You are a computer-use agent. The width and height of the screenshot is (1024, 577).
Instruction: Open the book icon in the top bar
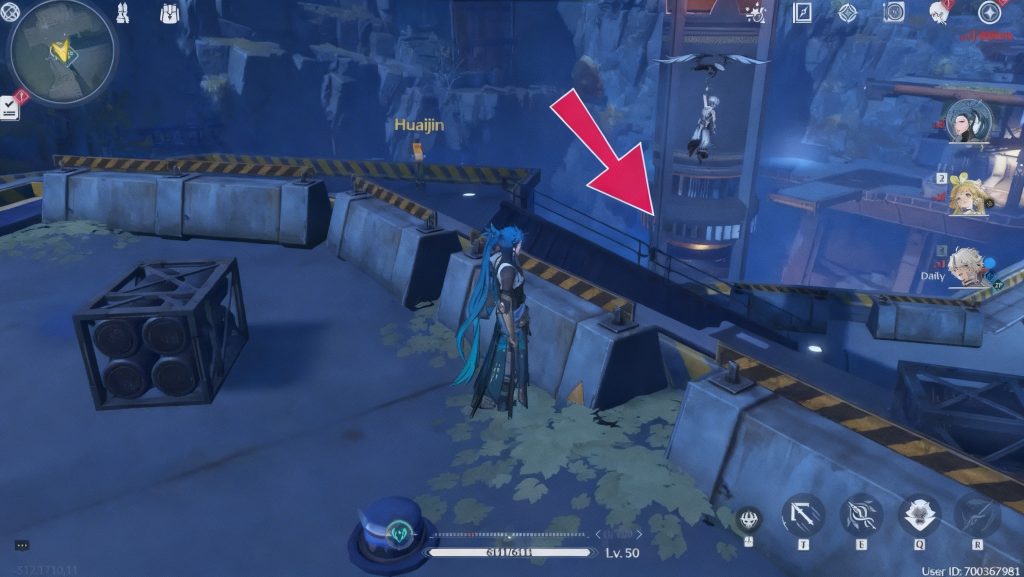802,12
